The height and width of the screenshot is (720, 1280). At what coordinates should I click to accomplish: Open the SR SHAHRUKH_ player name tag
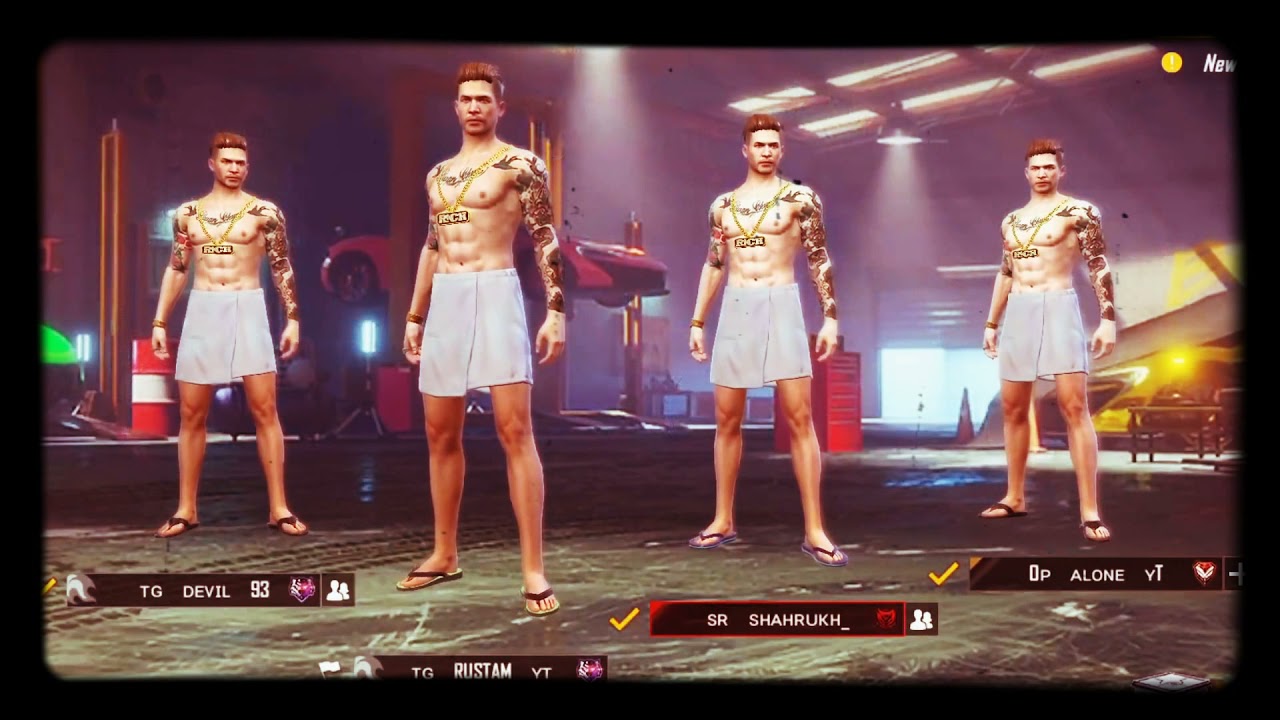[x=777, y=619]
